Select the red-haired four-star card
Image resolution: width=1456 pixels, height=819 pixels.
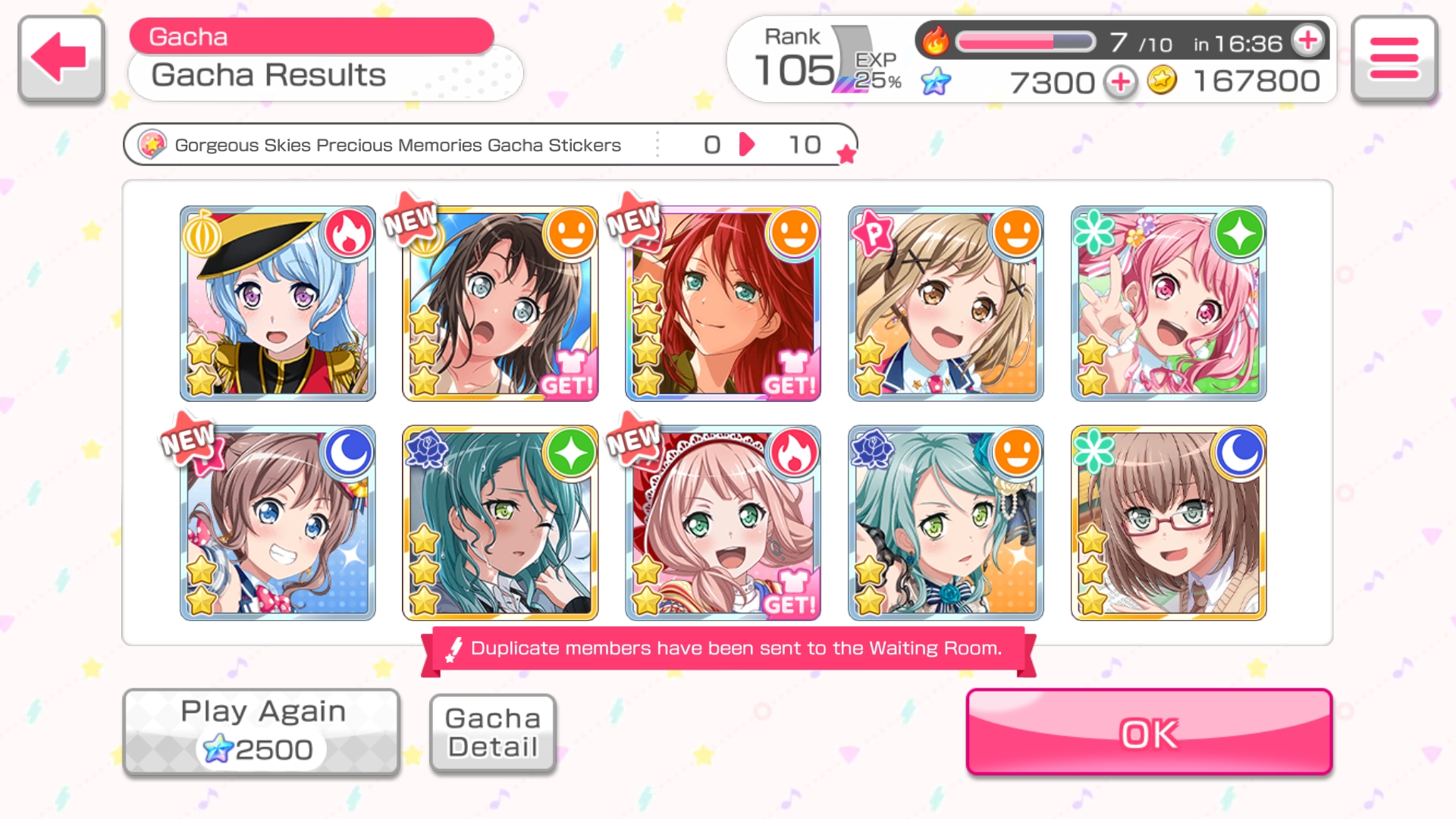723,303
